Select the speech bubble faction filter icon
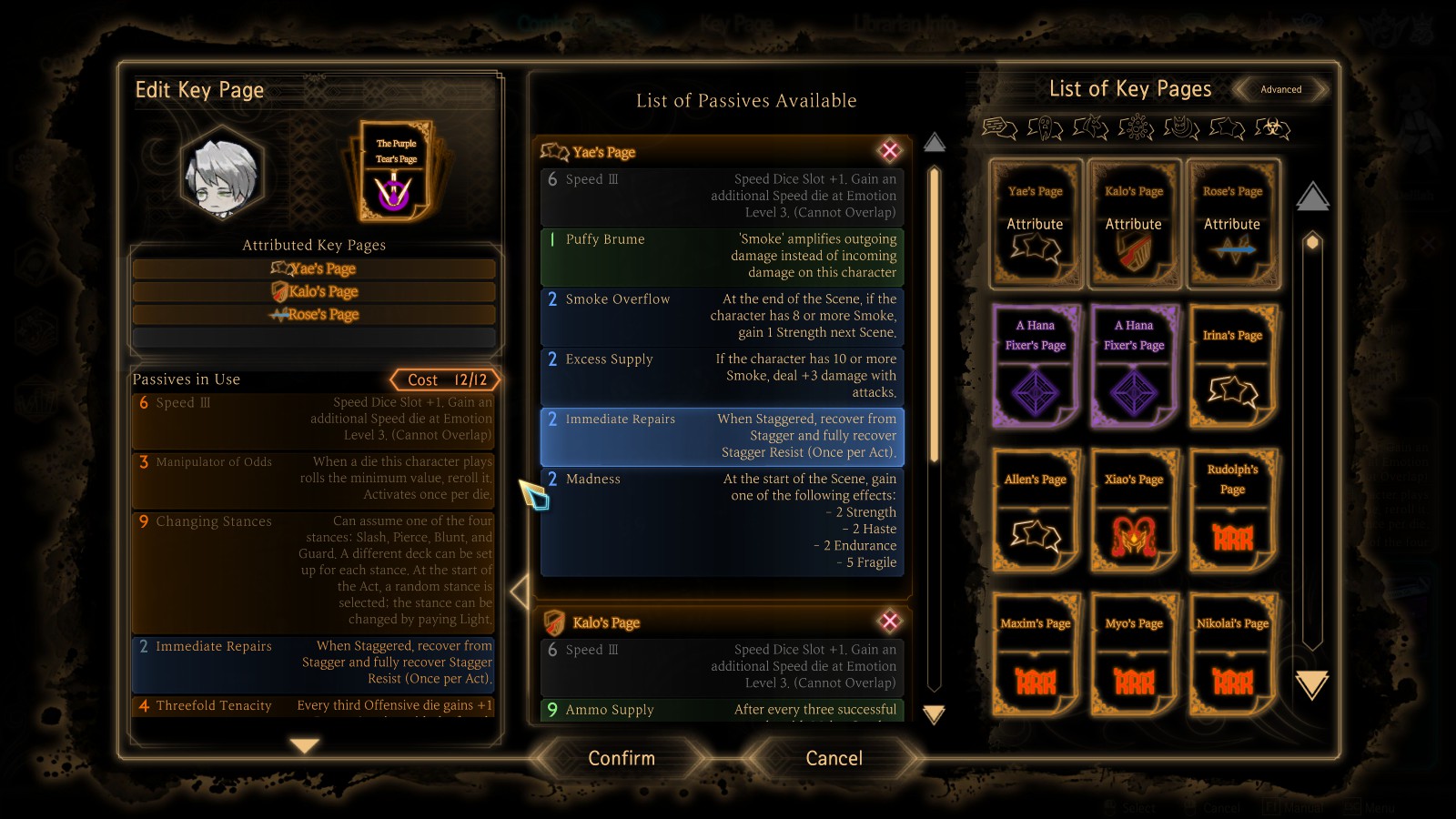The image size is (1456, 819). pos(998,128)
